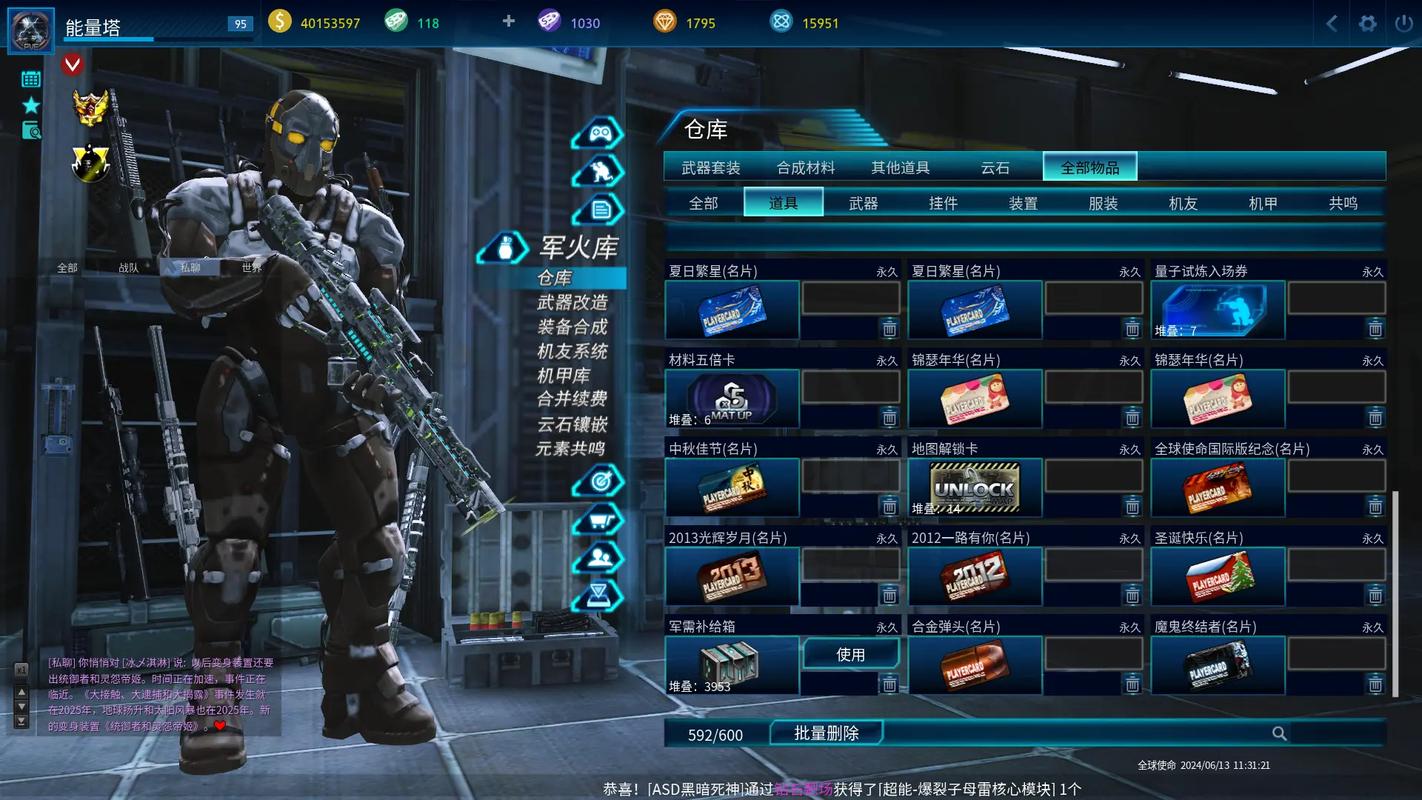Open the 机甲 filter tab
The width and height of the screenshot is (1422, 800).
tap(1263, 203)
